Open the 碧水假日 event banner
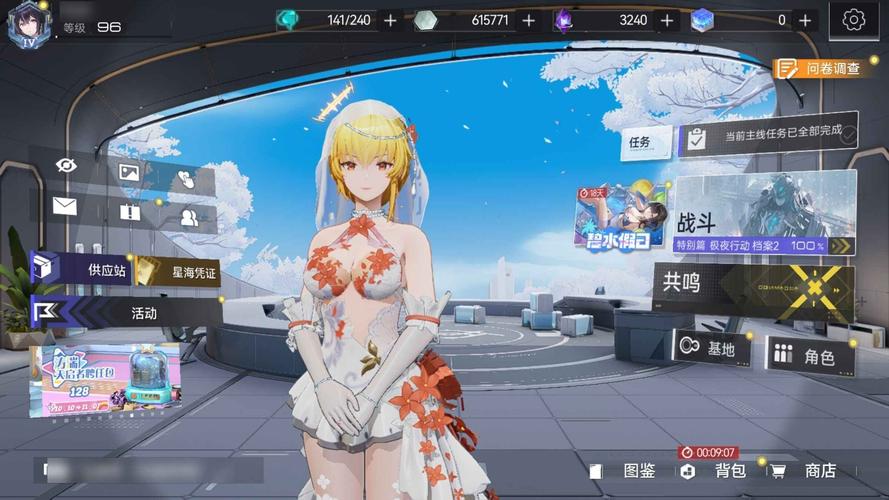 [620, 217]
